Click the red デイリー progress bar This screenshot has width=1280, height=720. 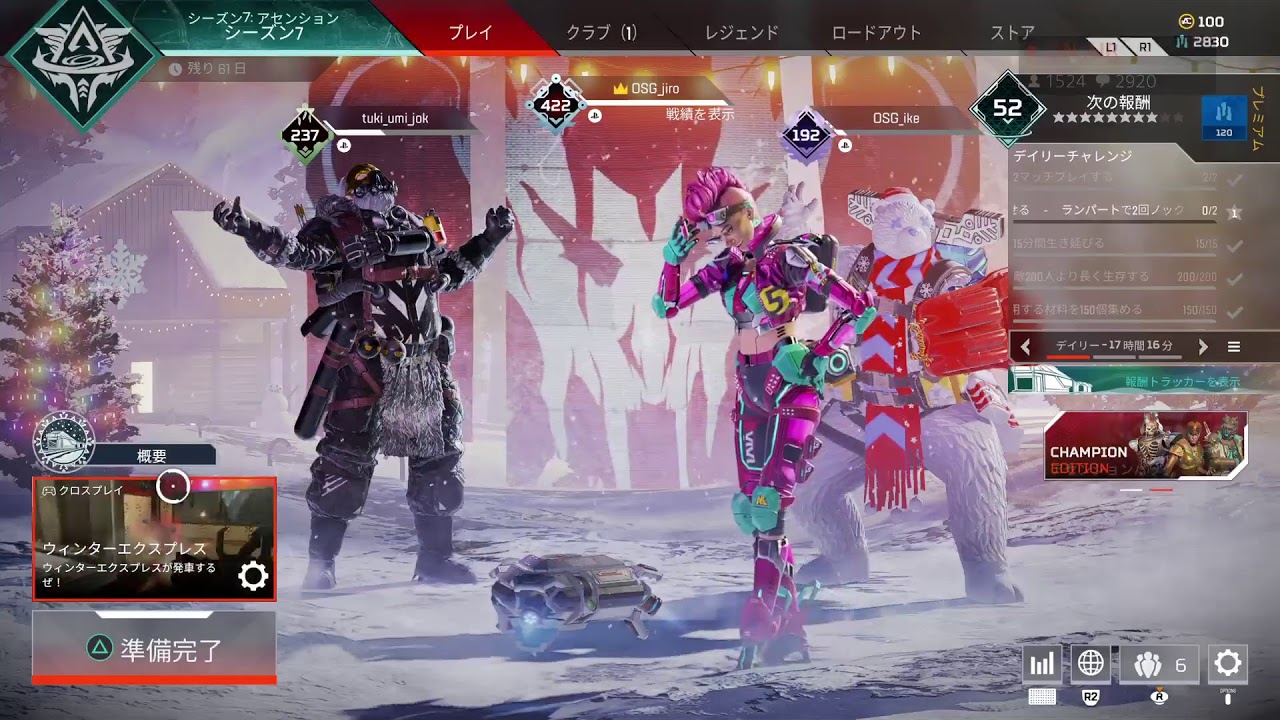[x=1068, y=356]
